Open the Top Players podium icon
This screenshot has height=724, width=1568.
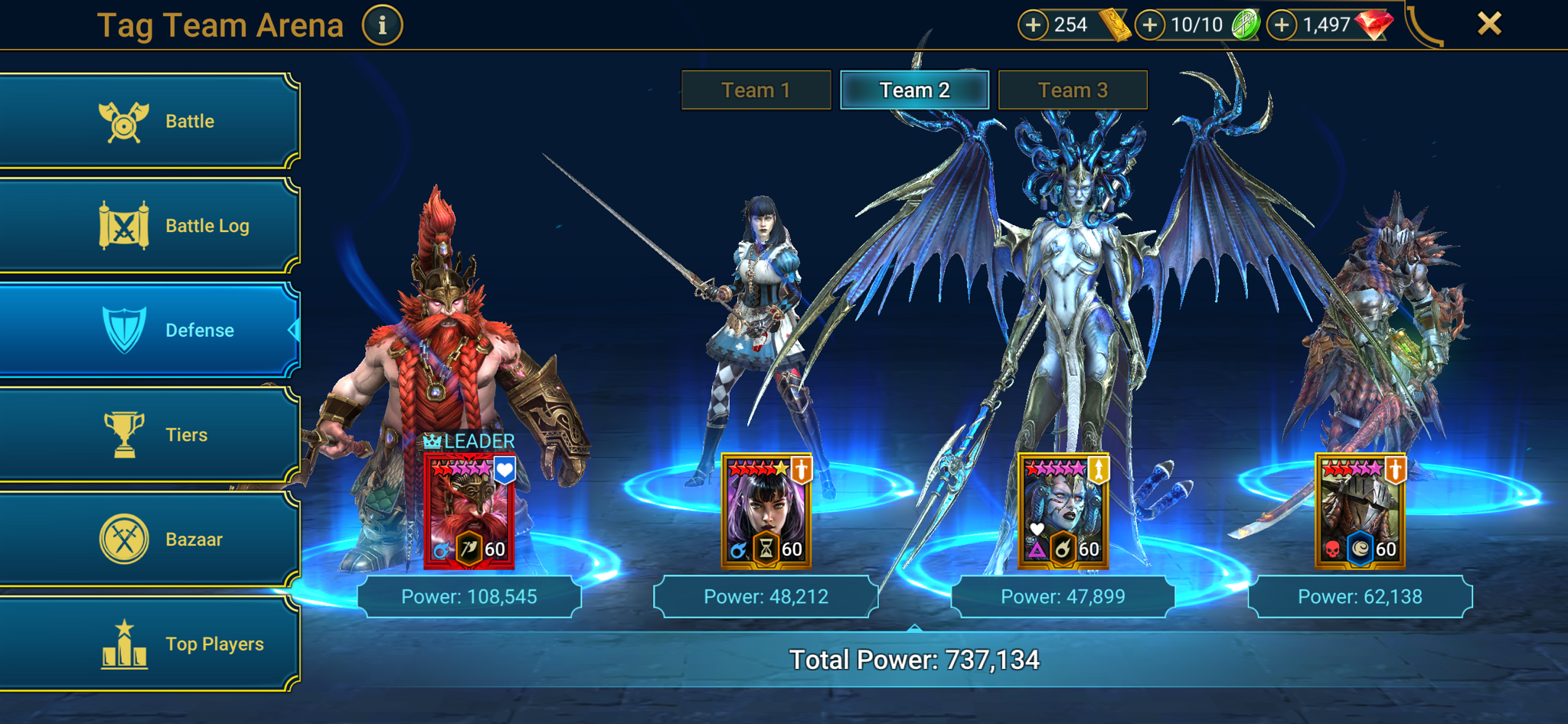pos(125,643)
